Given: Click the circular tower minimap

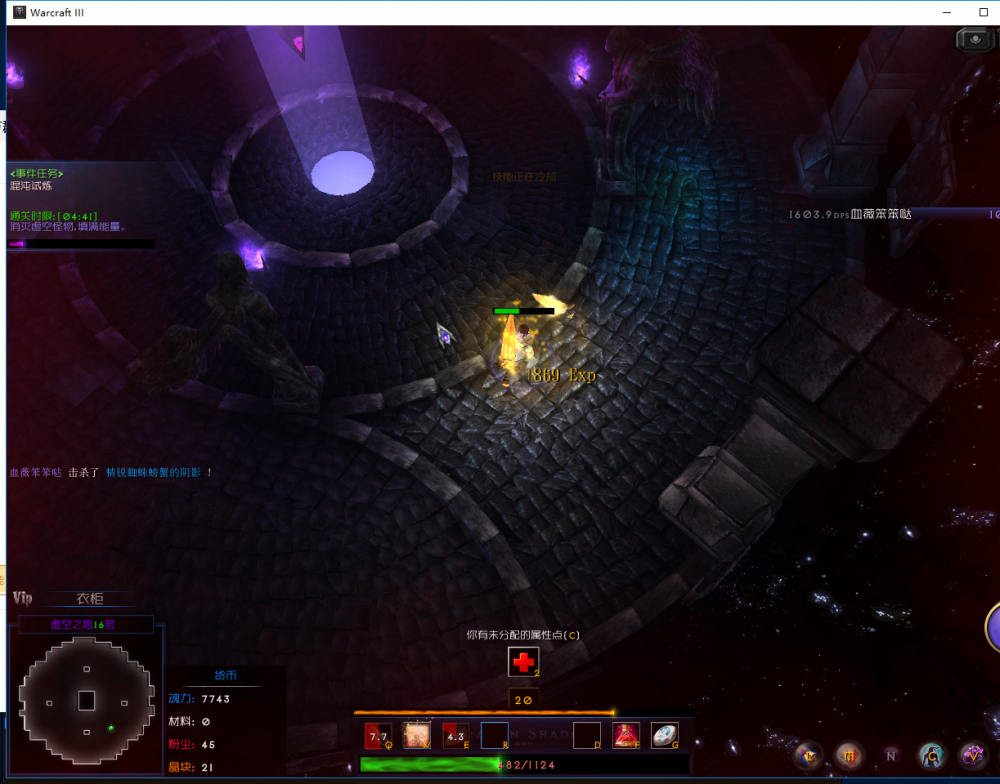Looking at the screenshot, I should click(86, 700).
